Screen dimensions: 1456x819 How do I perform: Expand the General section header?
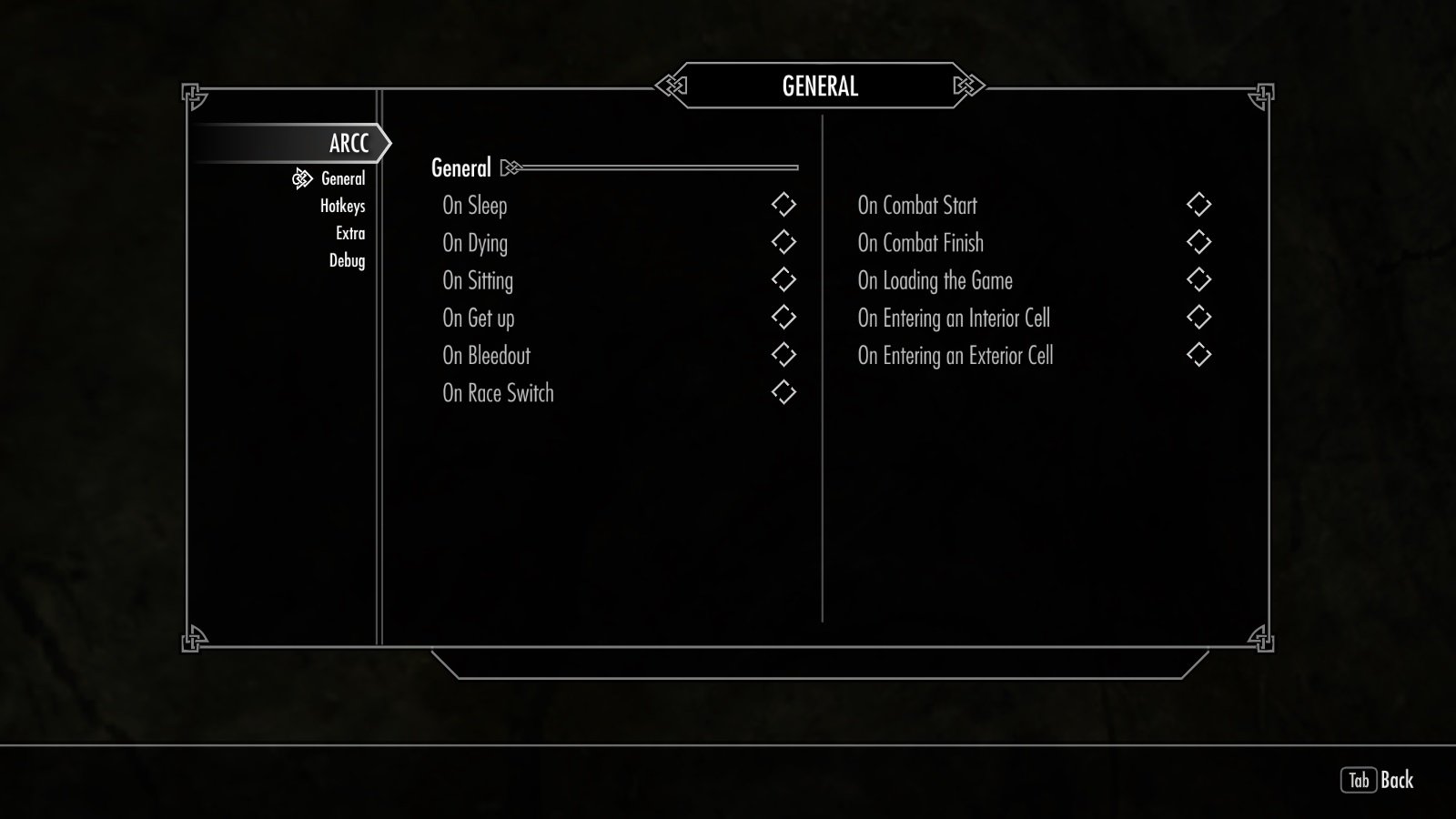pyautogui.click(x=461, y=167)
